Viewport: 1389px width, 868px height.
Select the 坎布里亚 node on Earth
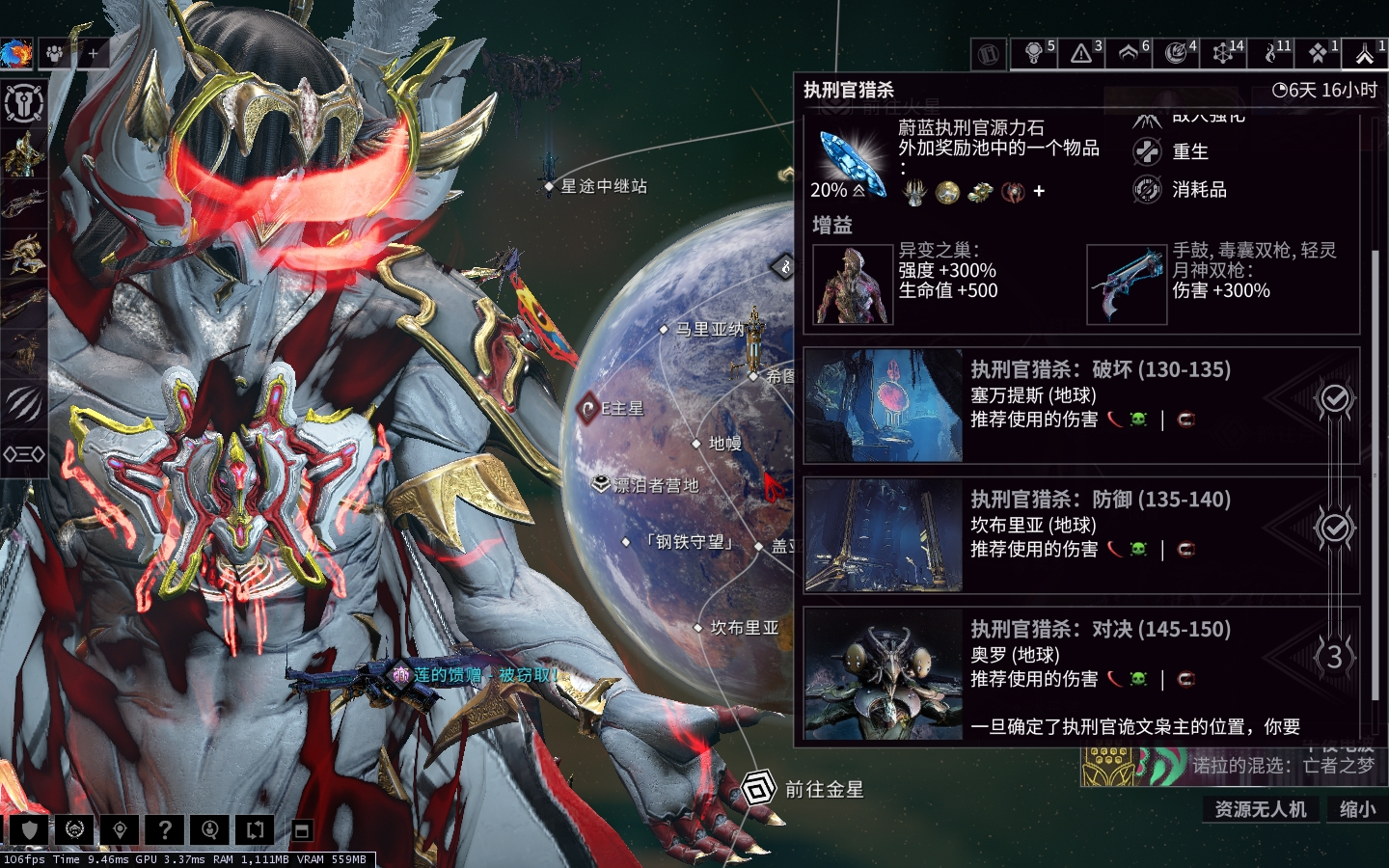tap(698, 628)
